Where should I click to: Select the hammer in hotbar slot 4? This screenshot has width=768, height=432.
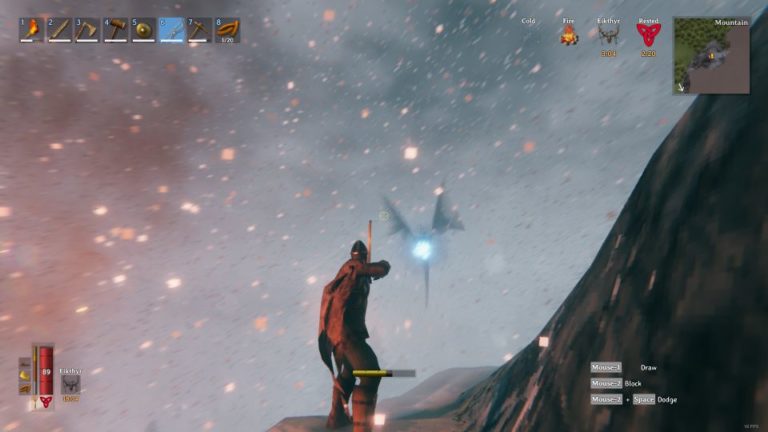tap(115, 30)
